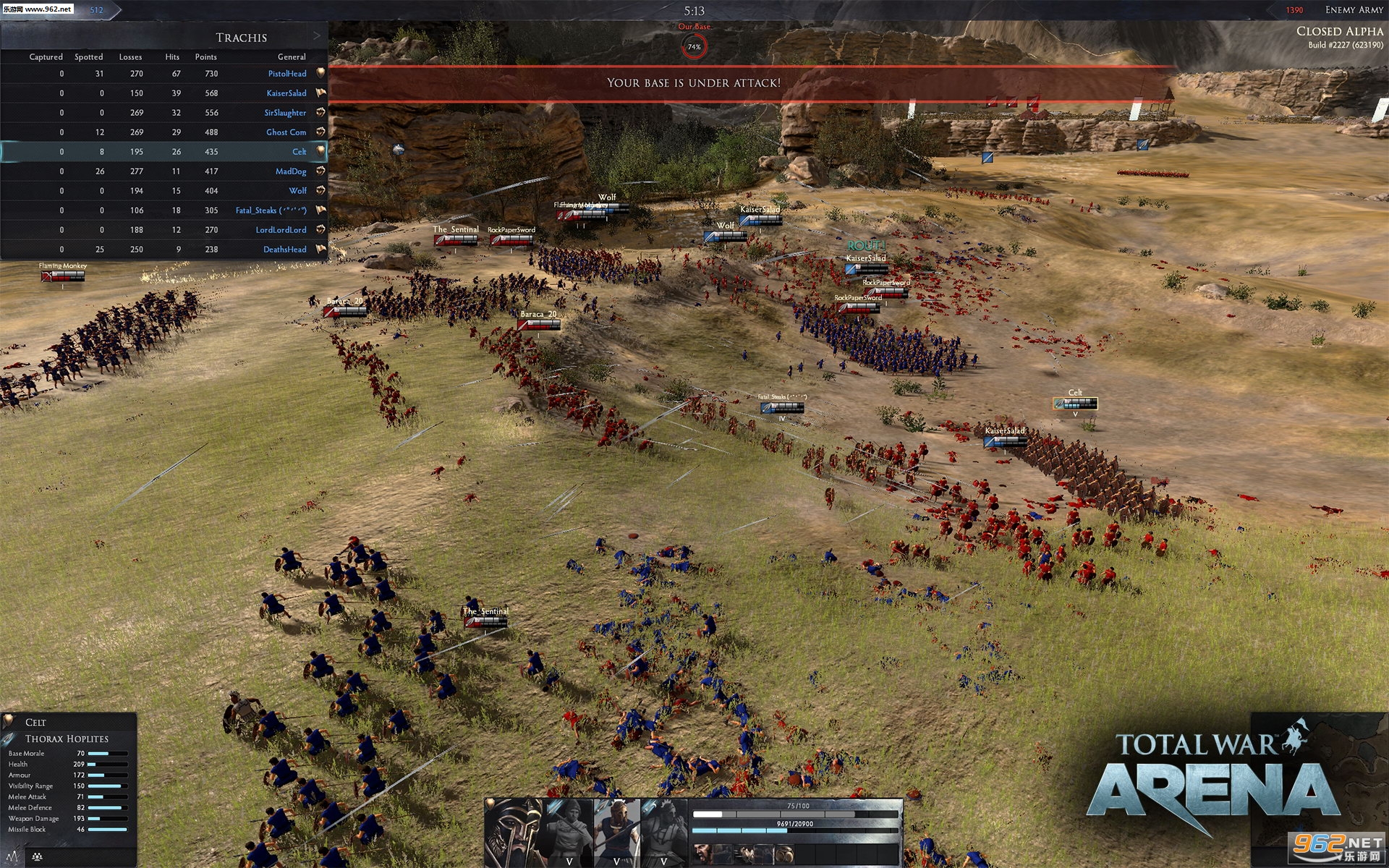Select the highlighted hoplite unit card
1389x868 pixels.
click(x=616, y=832)
